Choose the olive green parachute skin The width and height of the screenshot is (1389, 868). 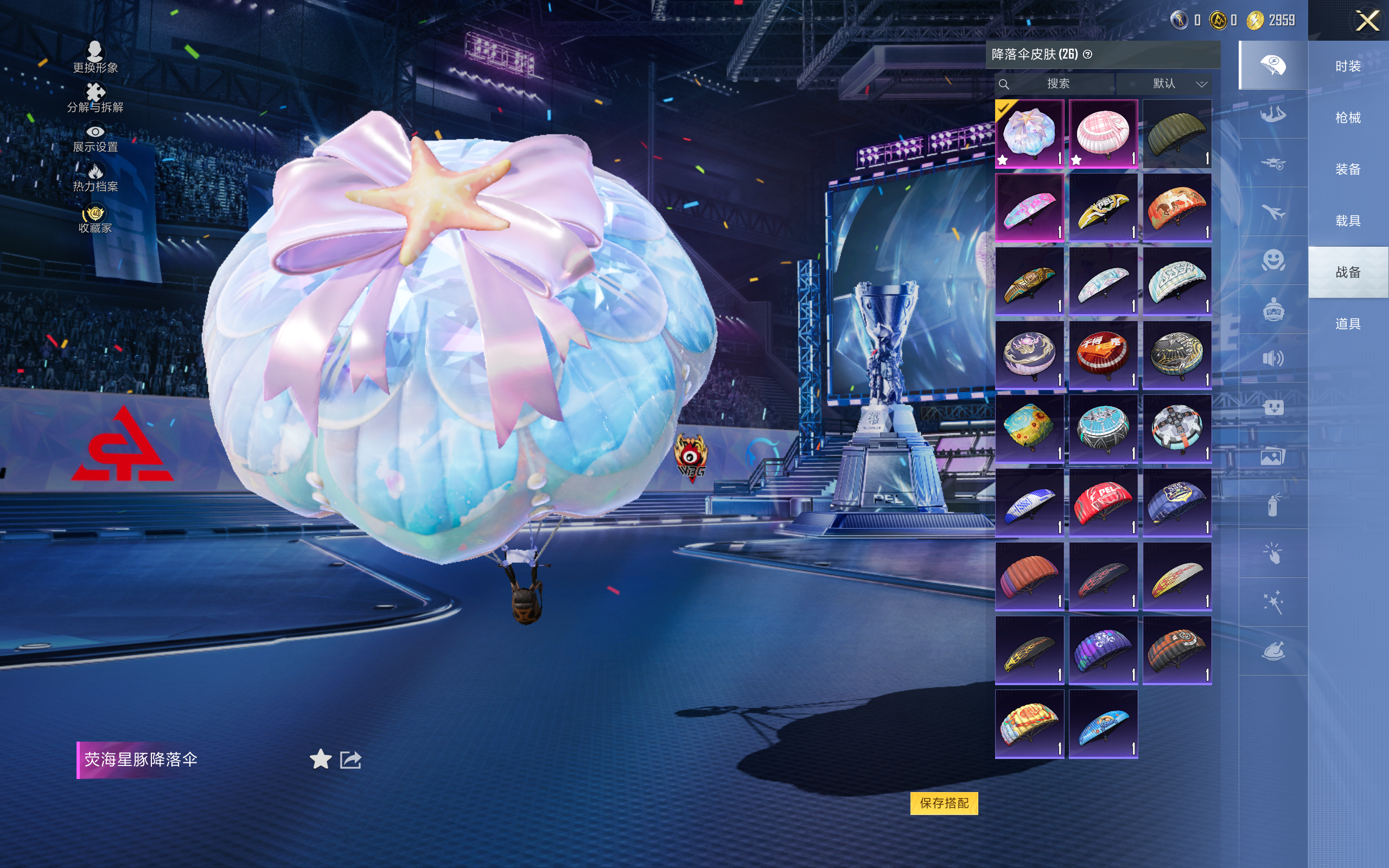pyautogui.click(x=1177, y=133)
